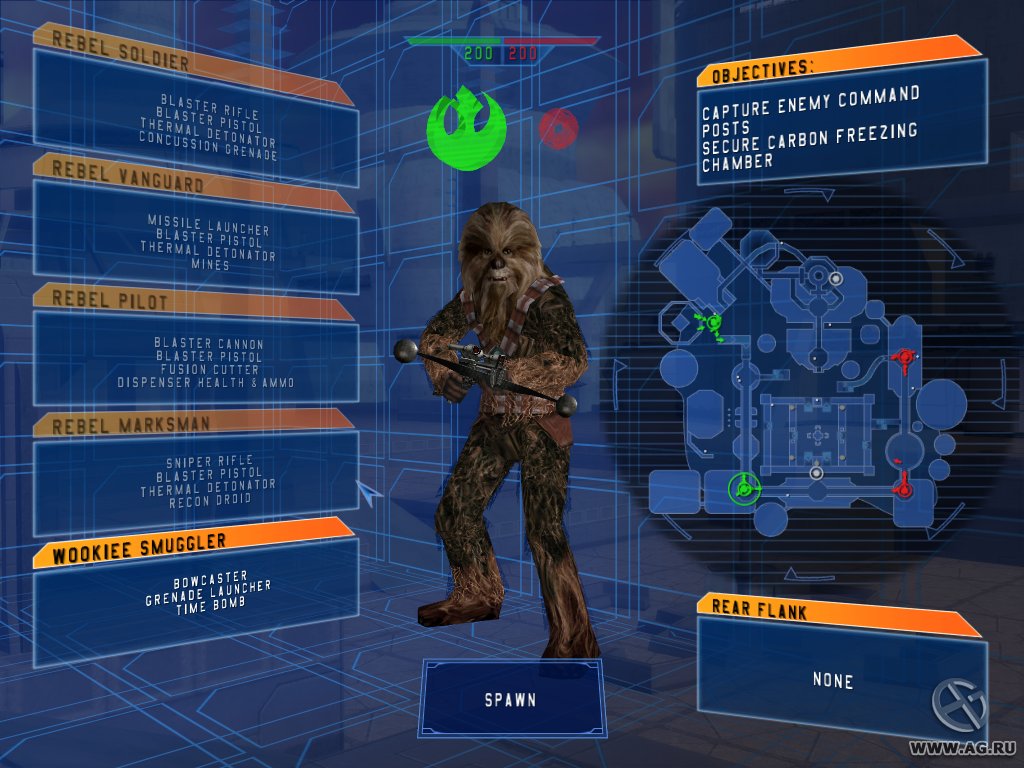
Task: Select the Rebel Soldier class
Action: pos(195,115)
